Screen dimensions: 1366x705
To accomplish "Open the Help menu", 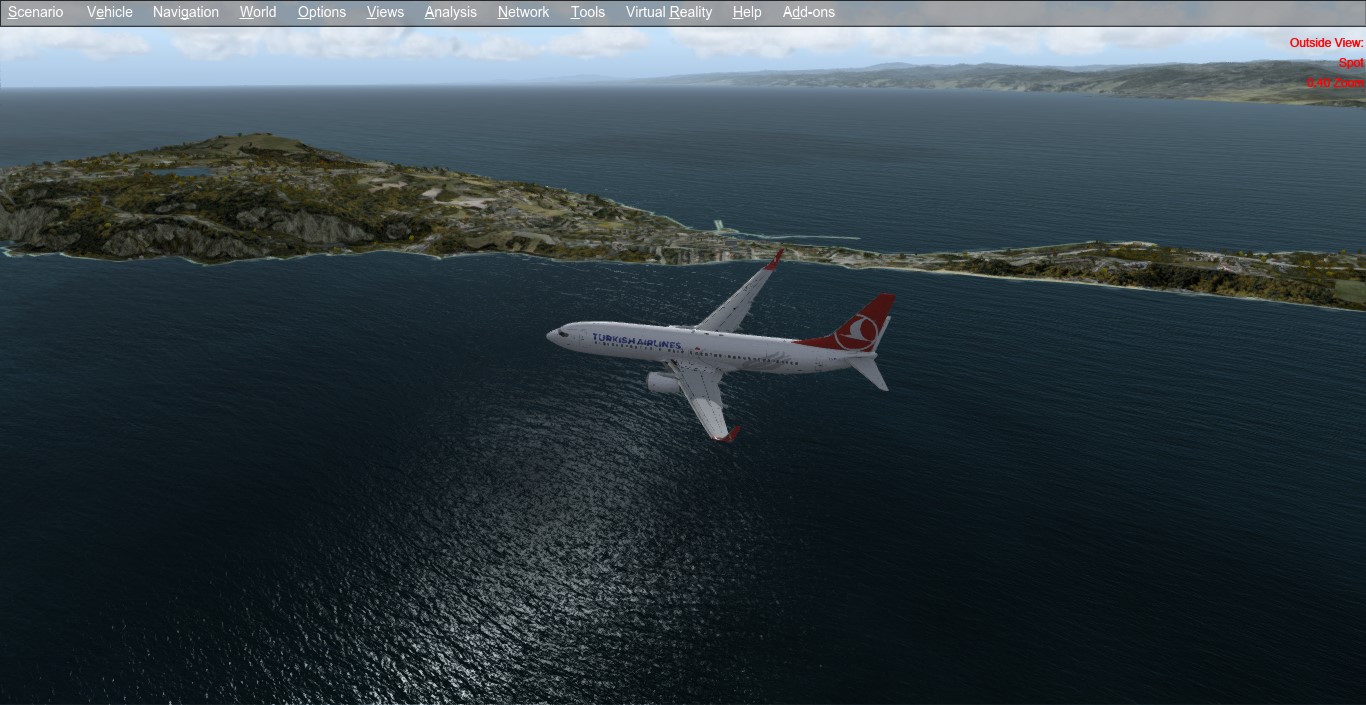I will click(x=747, y=12).
